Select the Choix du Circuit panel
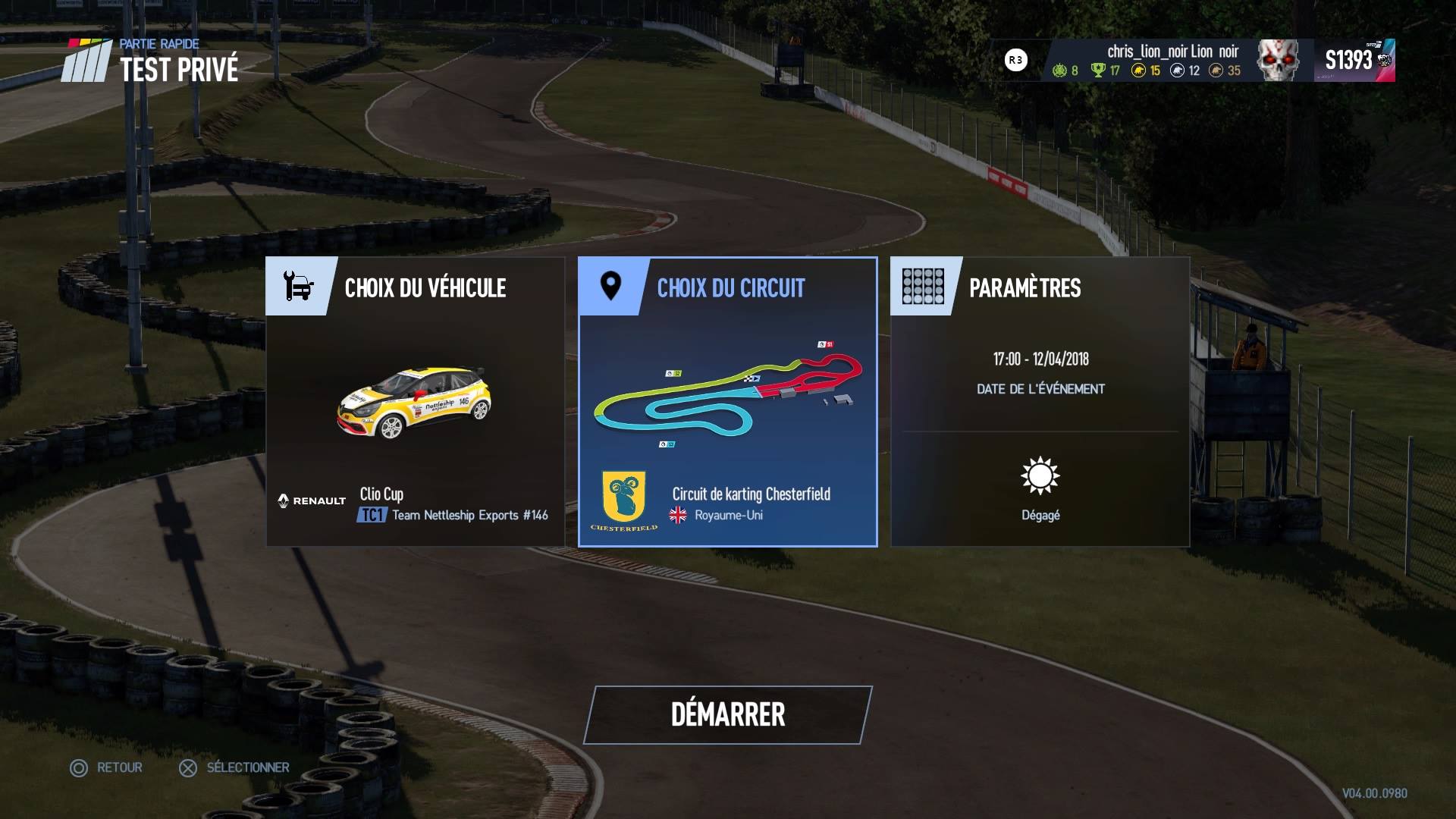 727,402
